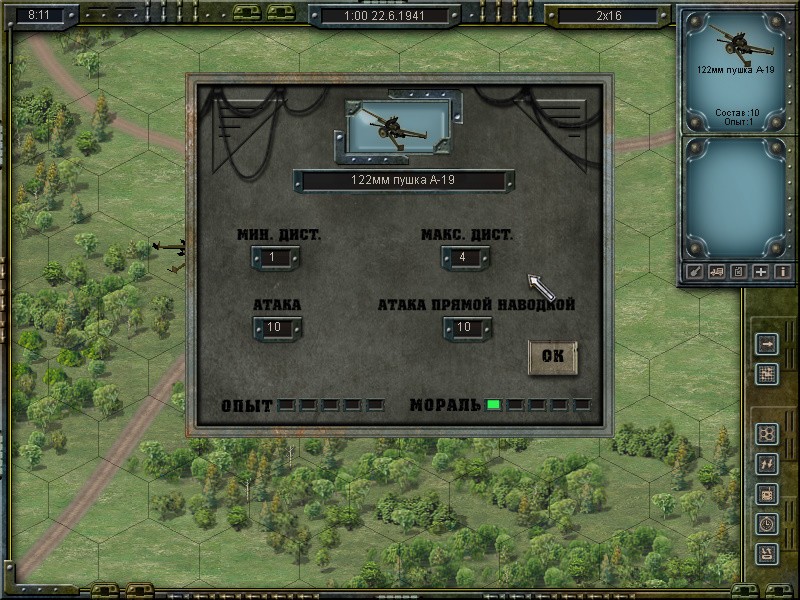Screen dimensions: 800x600
Task: Show unit info with the 'i' button
Action: coord(783,271)
